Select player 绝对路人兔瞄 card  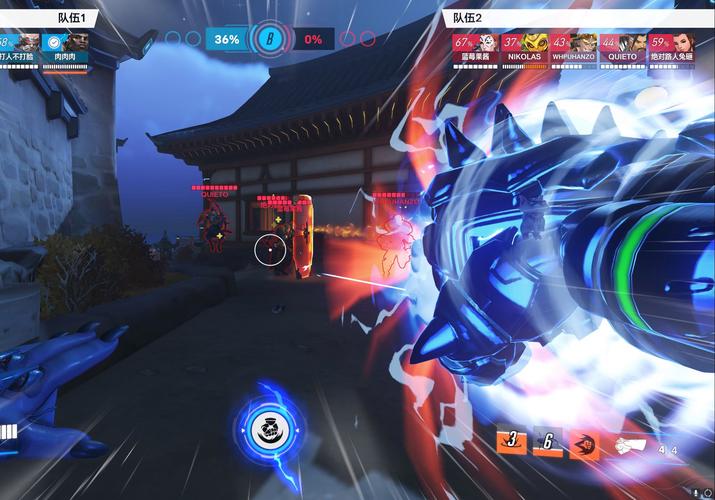click(673, 48)
